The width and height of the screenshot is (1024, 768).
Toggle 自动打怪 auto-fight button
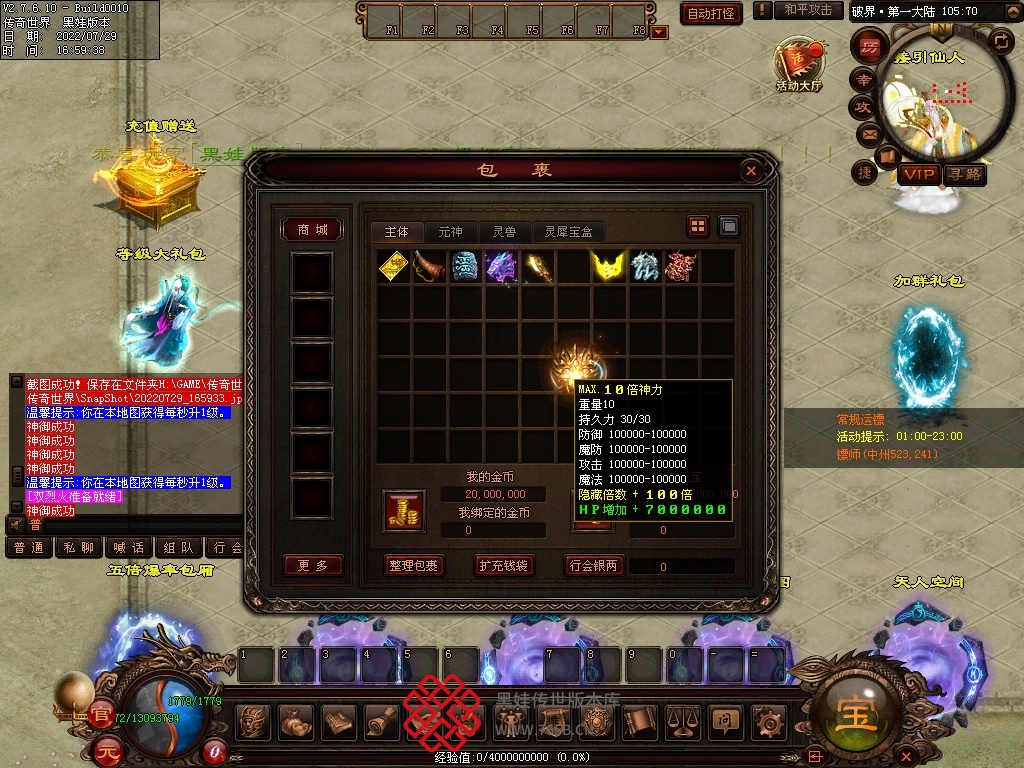711,13
